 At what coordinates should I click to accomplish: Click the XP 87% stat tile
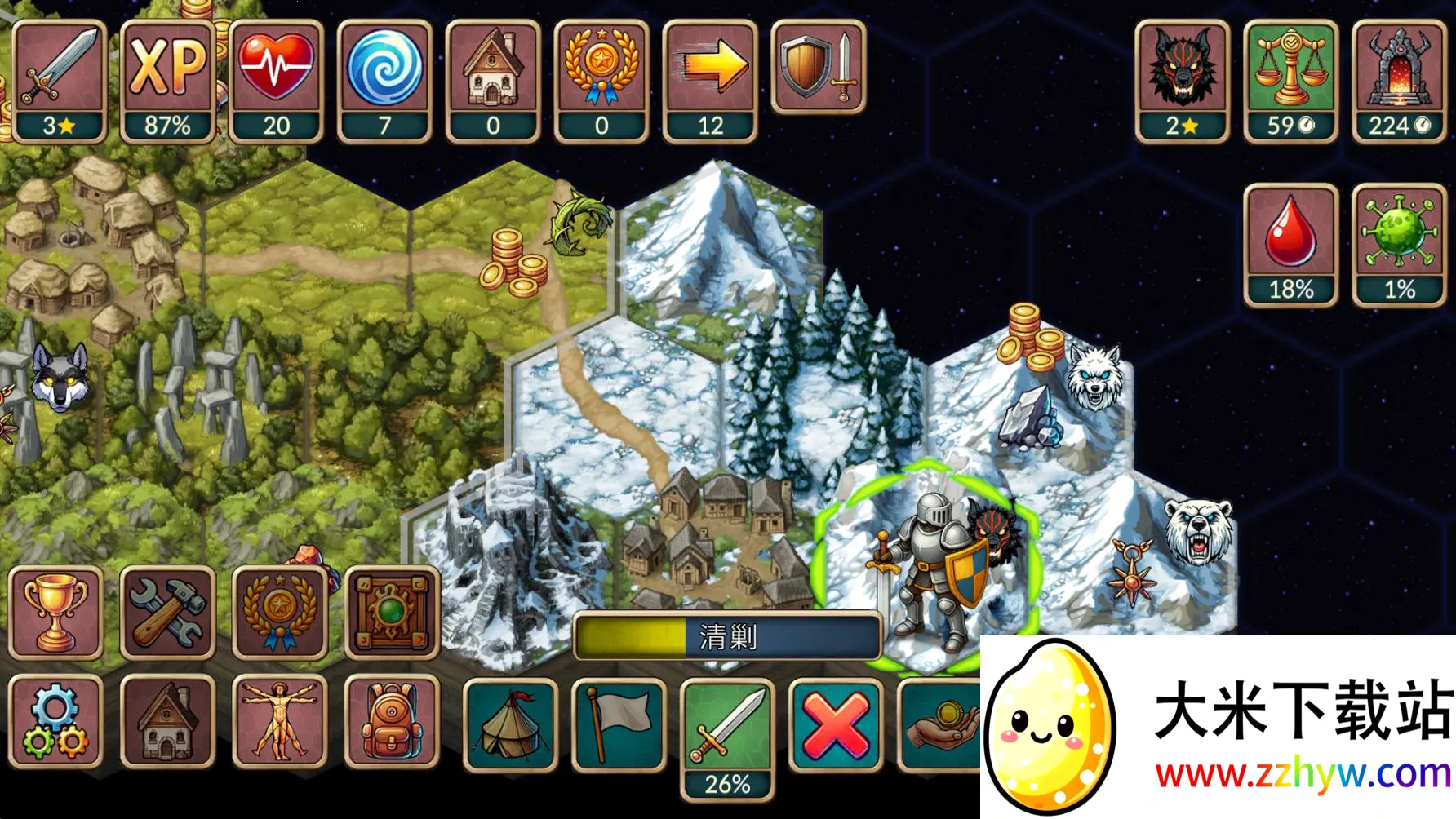167,82
